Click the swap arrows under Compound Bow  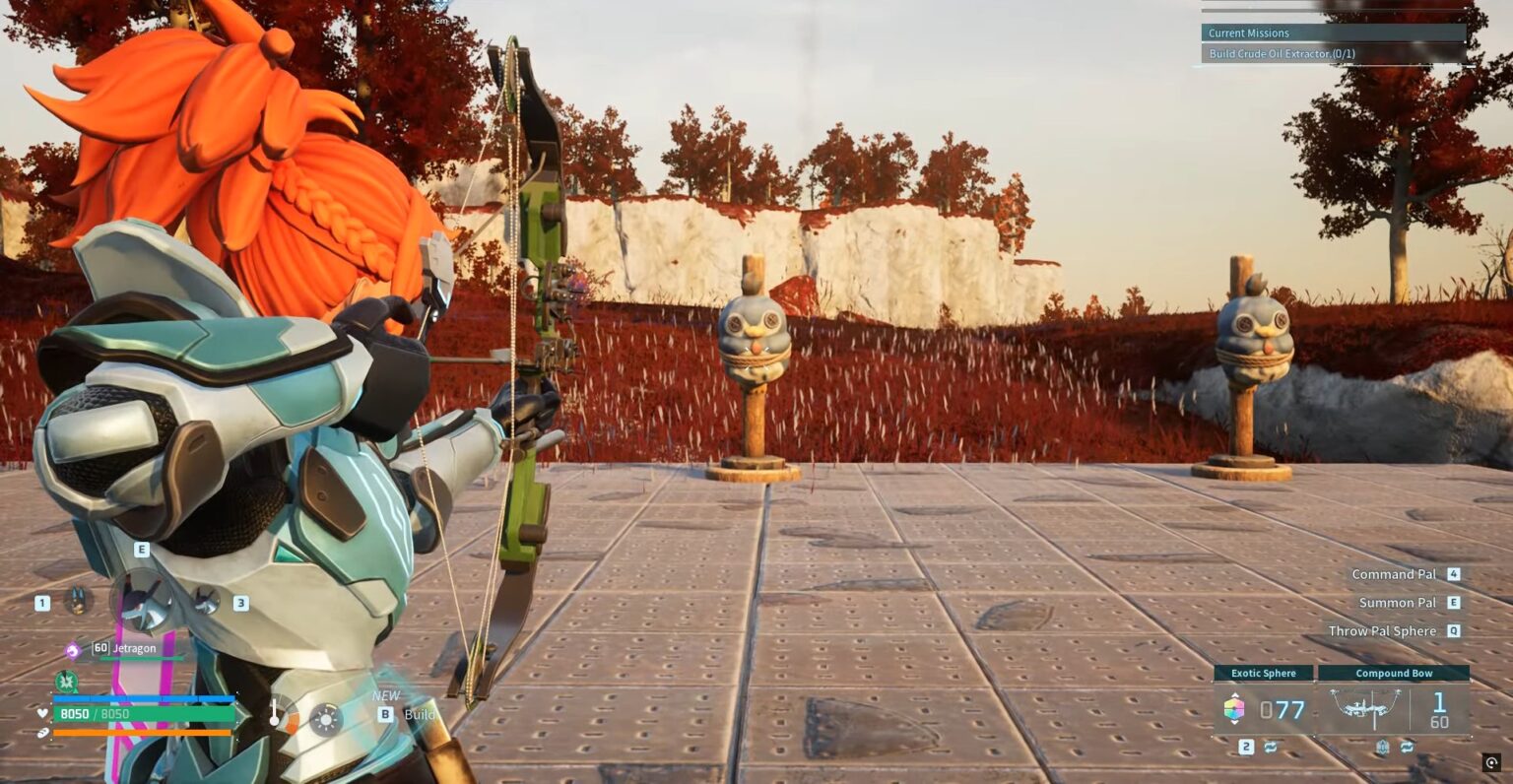1407,748
